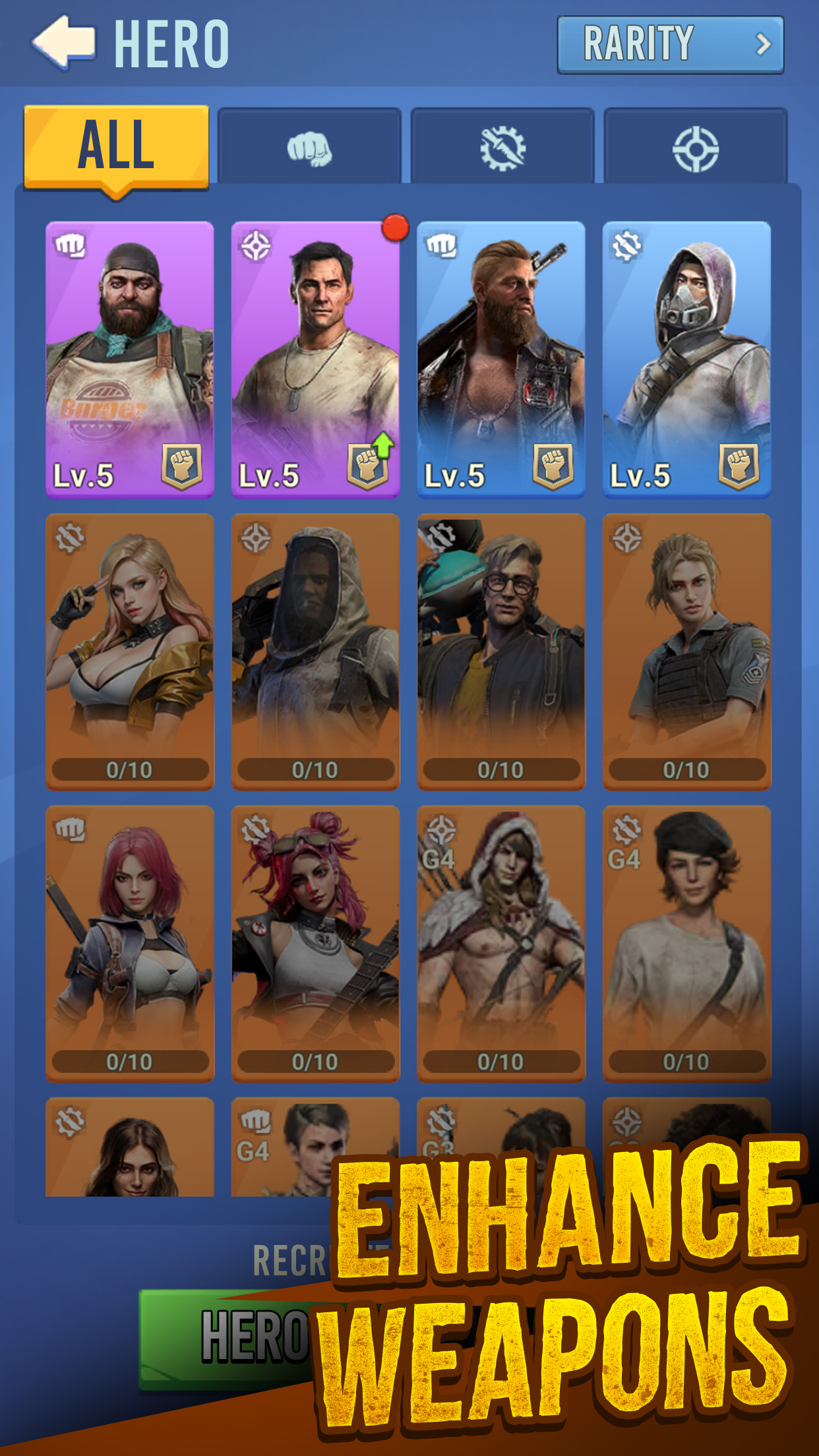The image size is (819, 1456).
Task: Pick the hooded gas mask hero card
Action: pos(686,359)
